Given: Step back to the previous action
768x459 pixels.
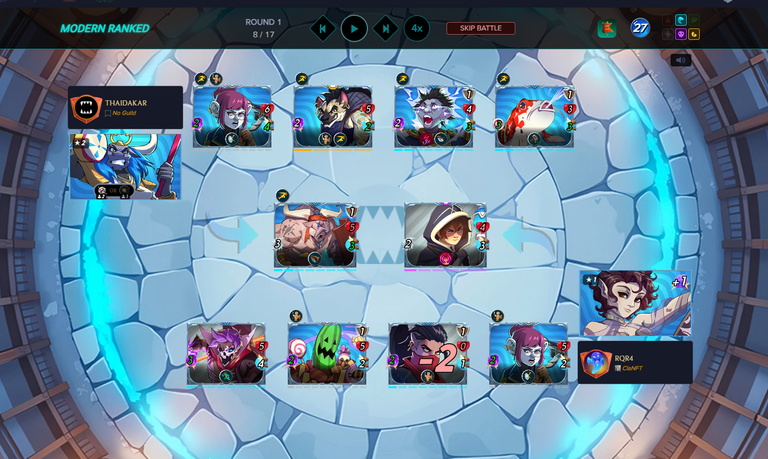Looking at the screenshot, I should point(322,28).
